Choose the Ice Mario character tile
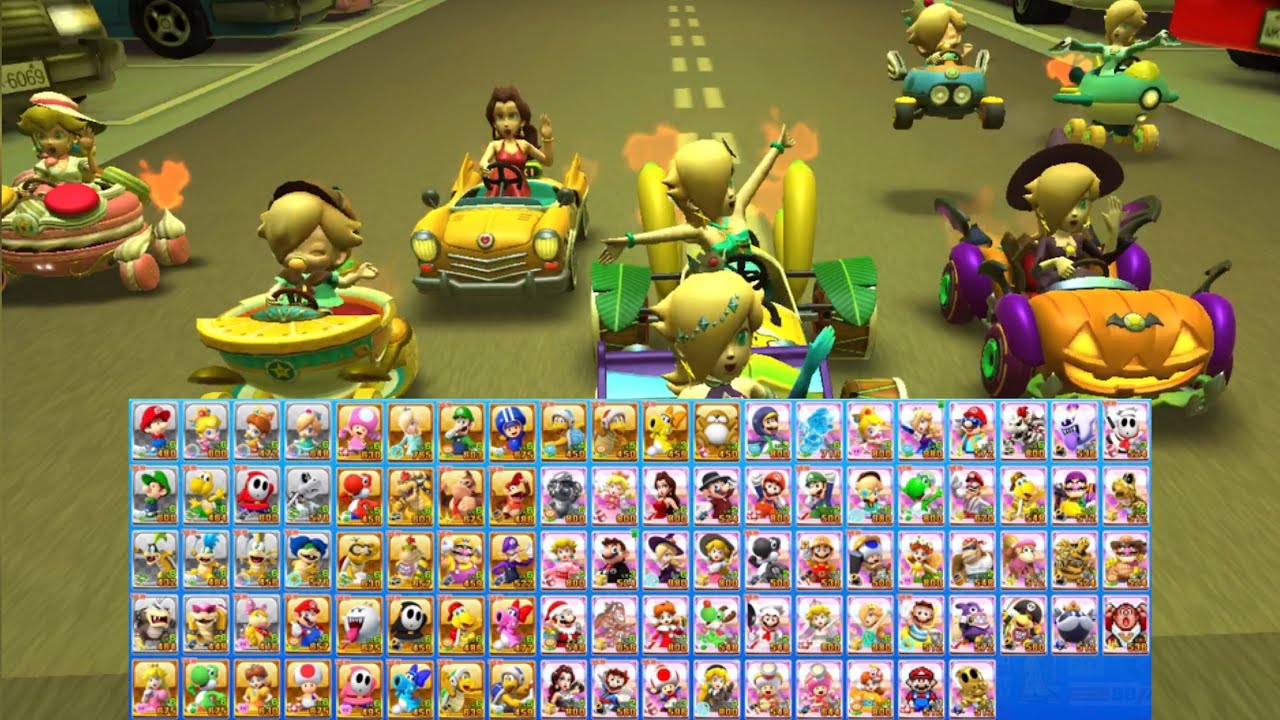Viewport: 1280px width, 720px height. coord(819,430)
